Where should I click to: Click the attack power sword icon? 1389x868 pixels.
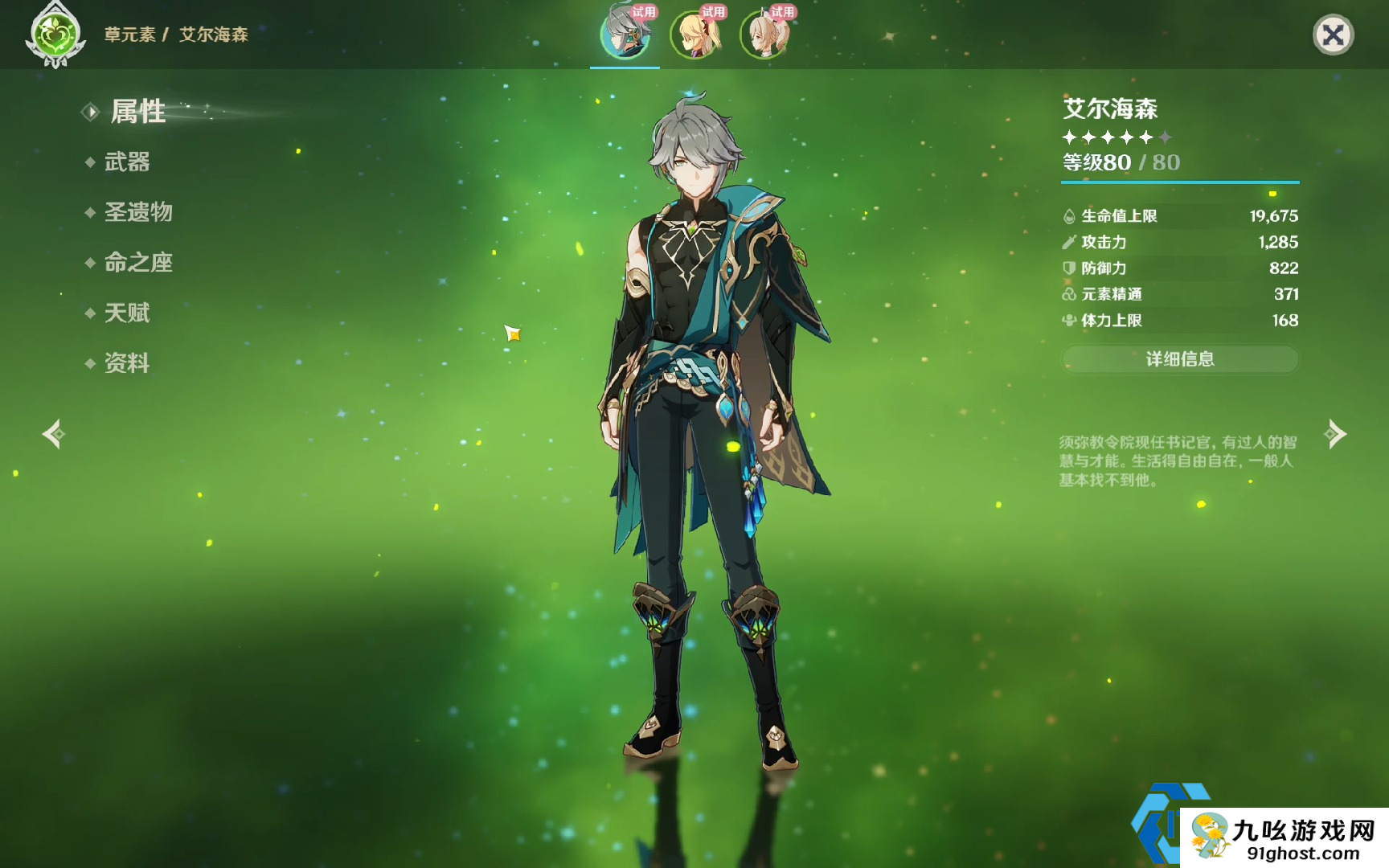[1069, 242]
